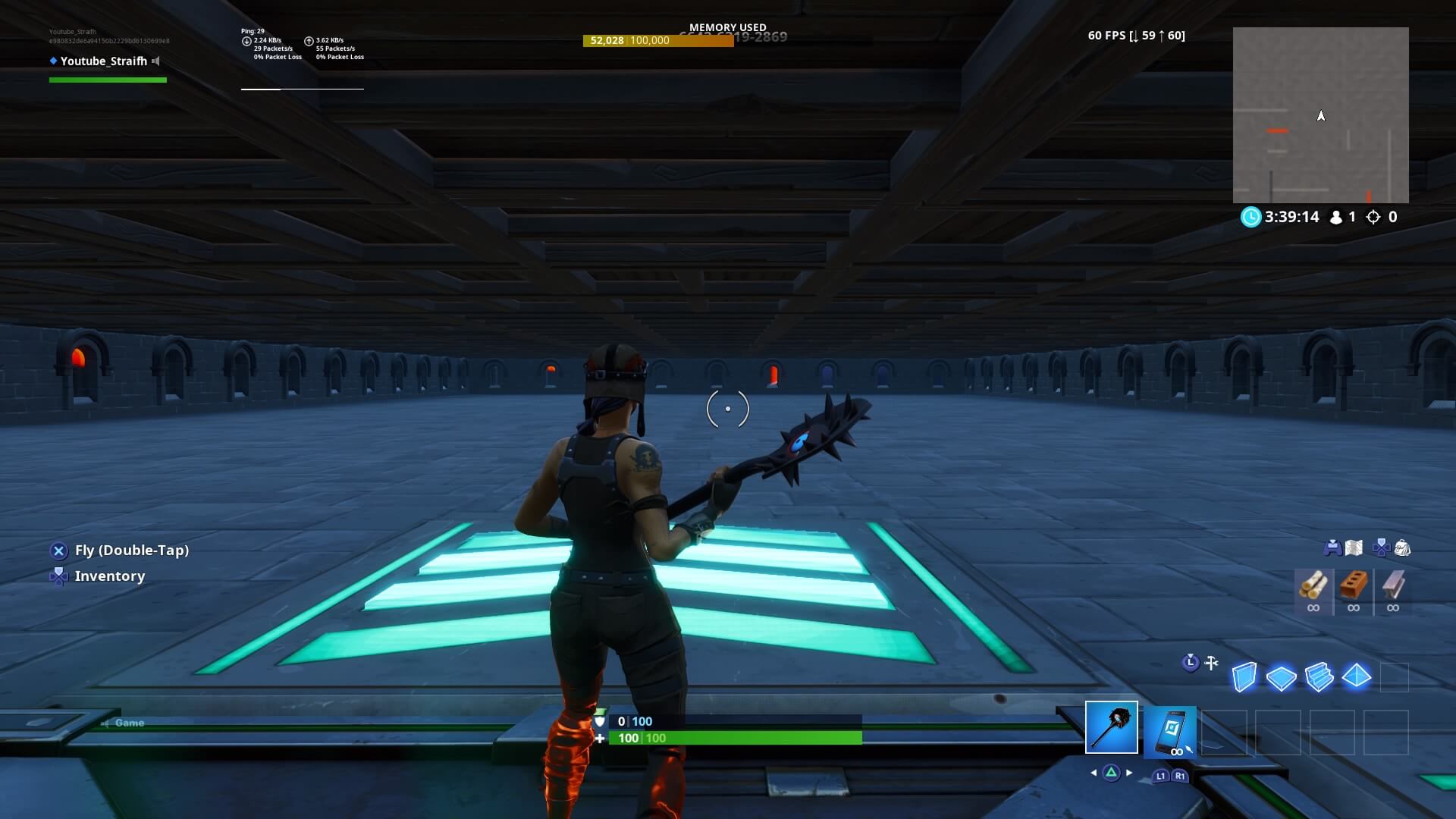Select the stairs build piece icon

click(x=1319, y=677)
